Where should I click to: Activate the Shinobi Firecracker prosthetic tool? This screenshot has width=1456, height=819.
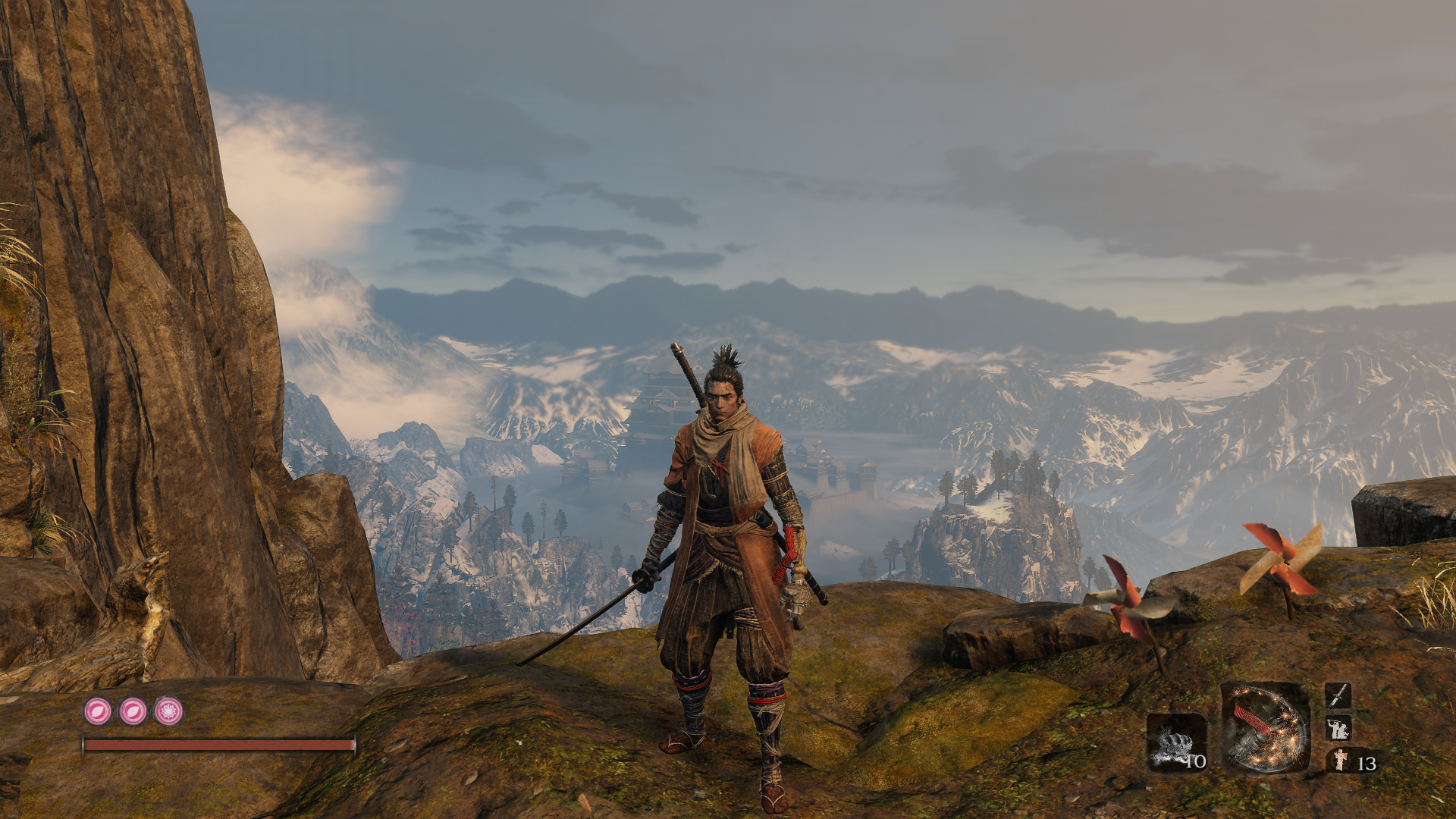pyautogui.click(x=1264, y=728)
